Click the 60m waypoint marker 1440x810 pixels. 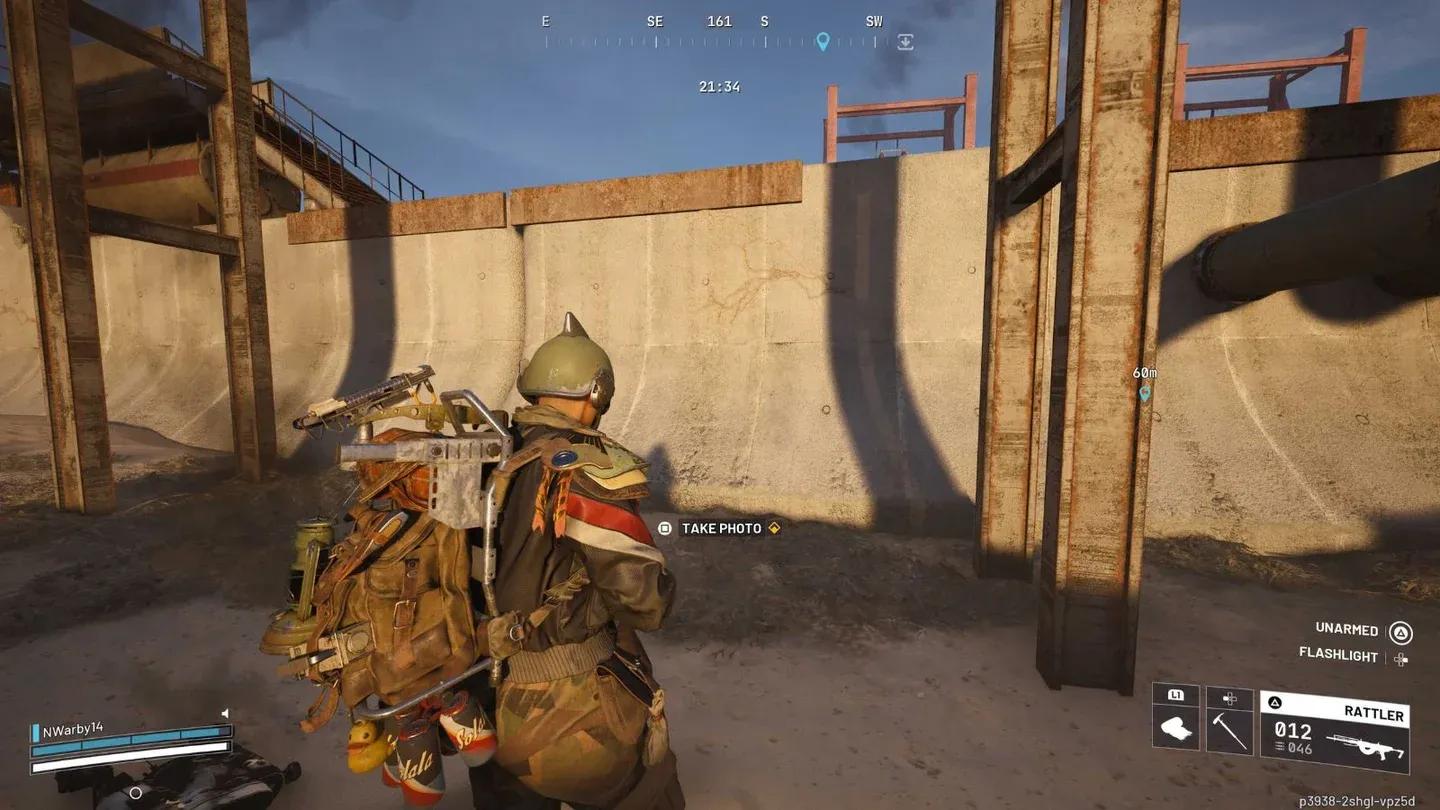(1145, 393)
